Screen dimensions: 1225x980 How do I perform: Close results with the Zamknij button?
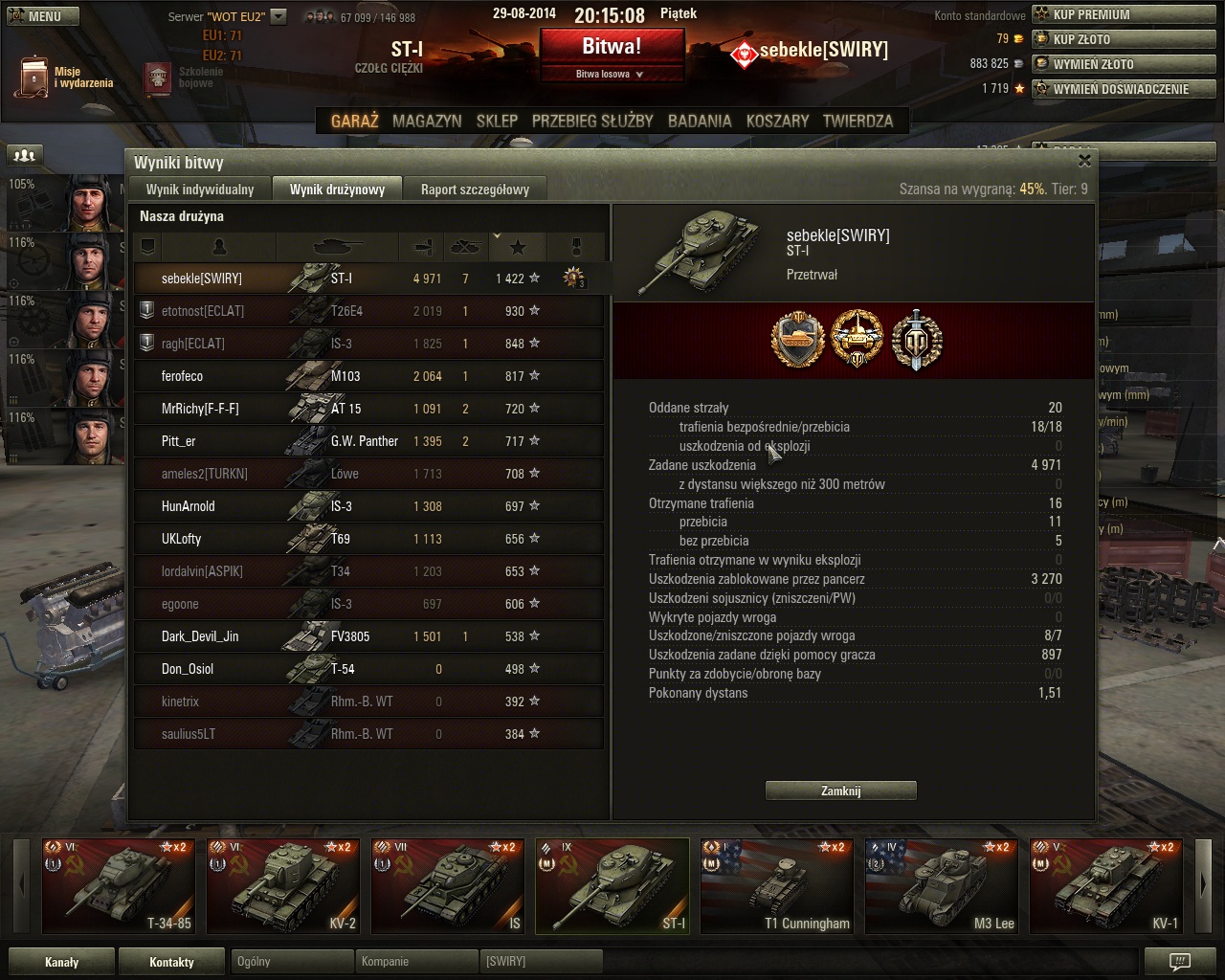point(840,791)
